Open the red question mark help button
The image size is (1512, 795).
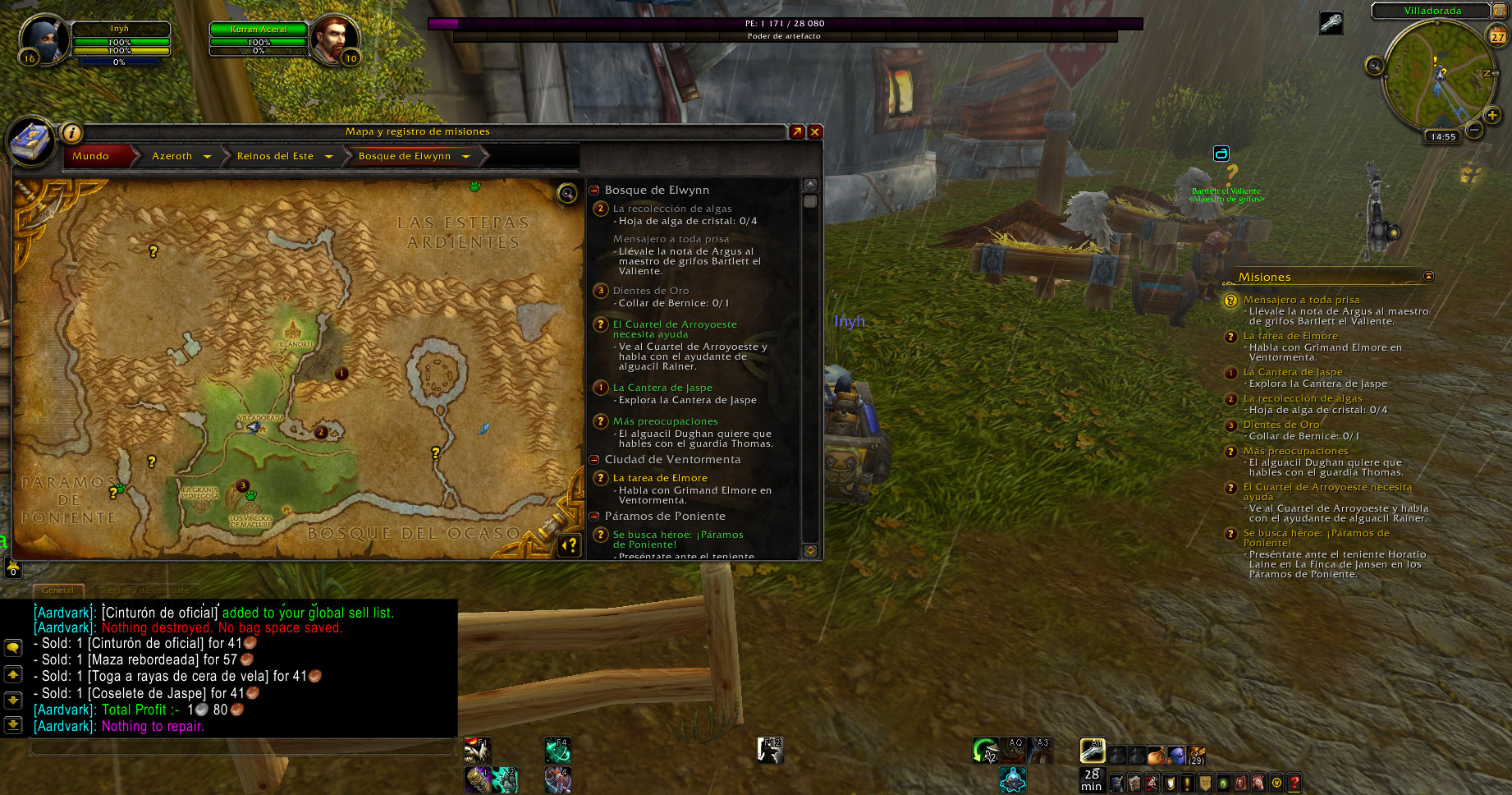[x=1294, y=783]
